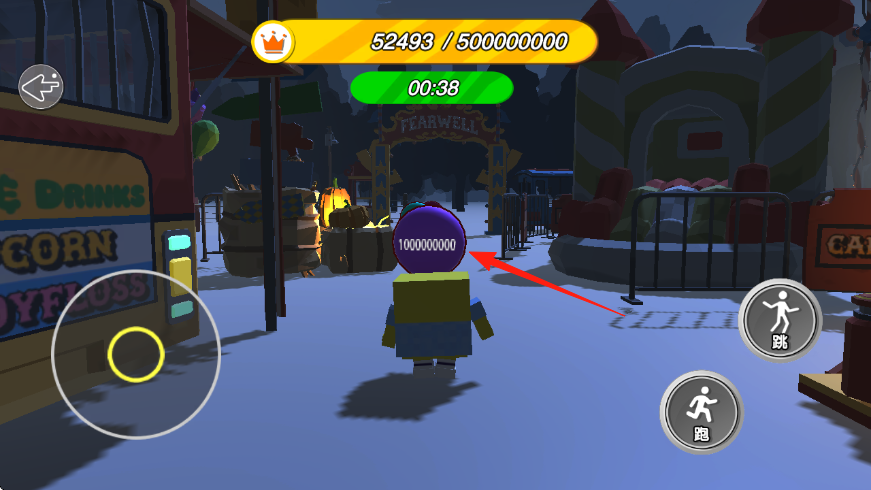Tap the run (跑) button
871x490 pixels.
point(702,411)
